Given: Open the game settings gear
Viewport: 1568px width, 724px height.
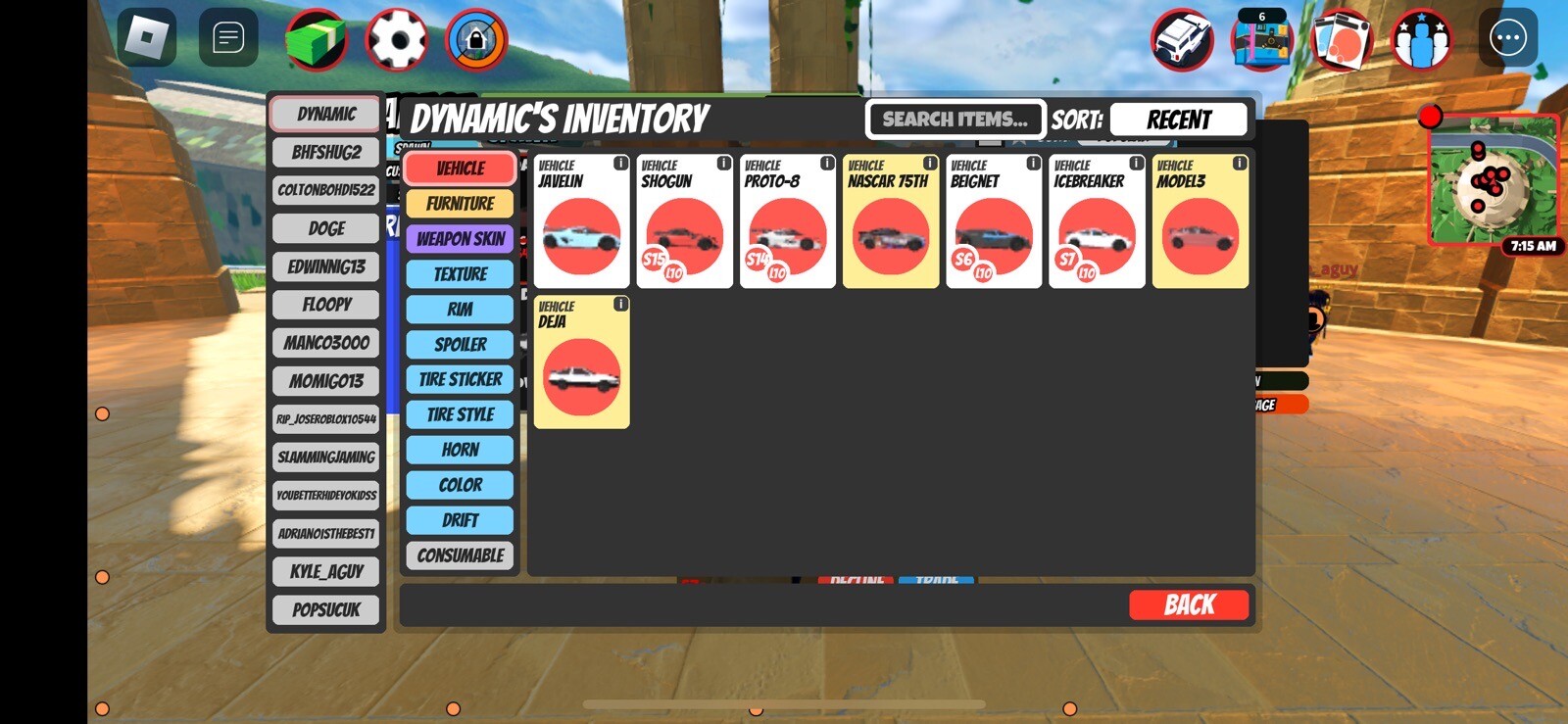Looking at the screenshot, I should tap(397, 40).
